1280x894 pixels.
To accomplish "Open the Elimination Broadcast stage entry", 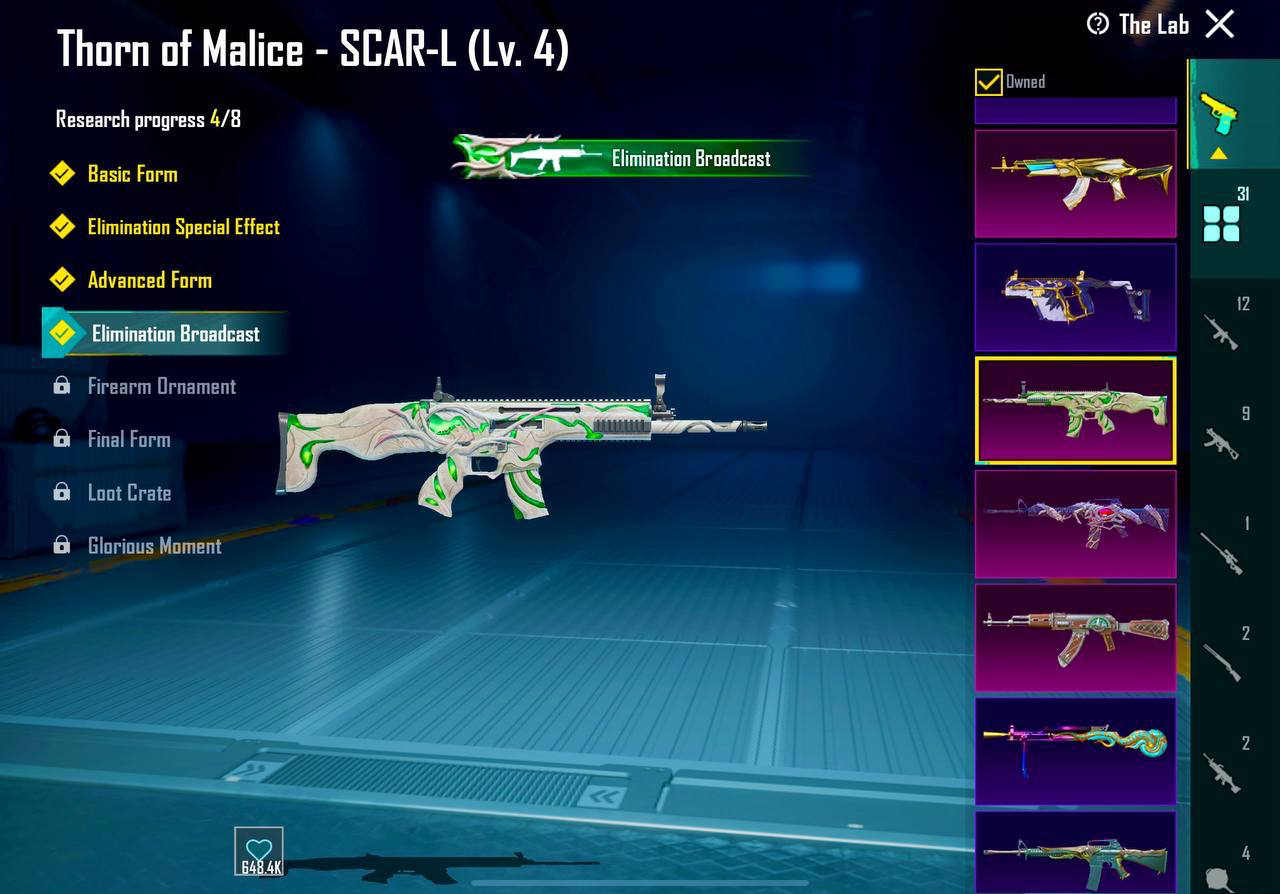I will click(175, 334).
